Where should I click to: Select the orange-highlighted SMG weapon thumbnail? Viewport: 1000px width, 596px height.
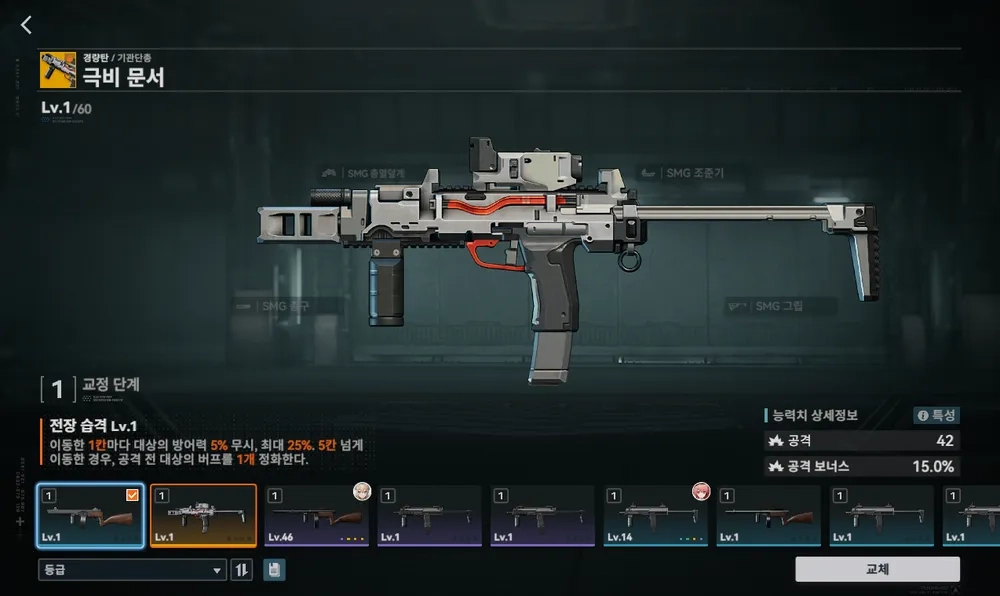204,516
